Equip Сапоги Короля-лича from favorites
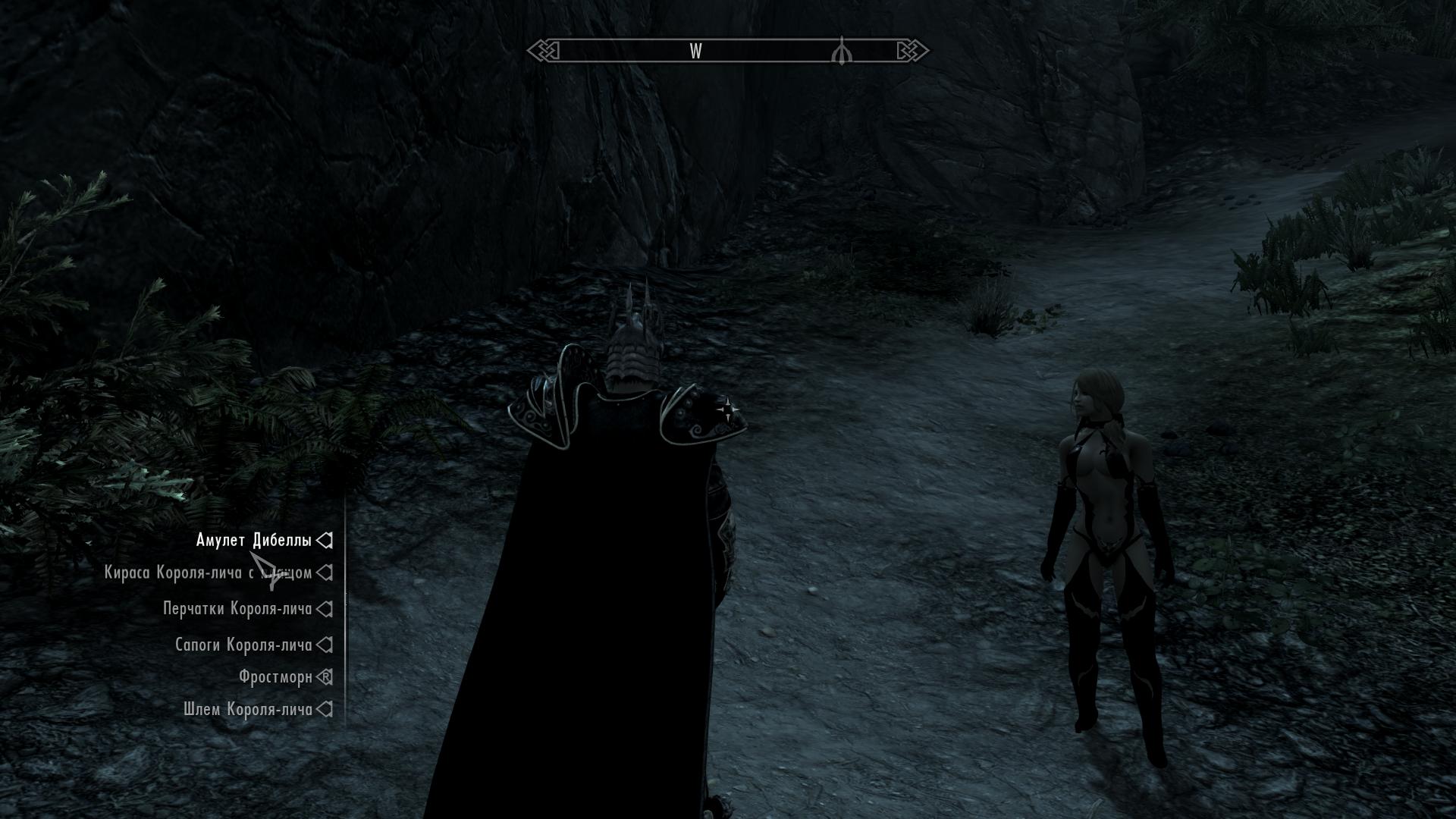The height and width of the screenshot is (819, 1456). pos(243,645)
